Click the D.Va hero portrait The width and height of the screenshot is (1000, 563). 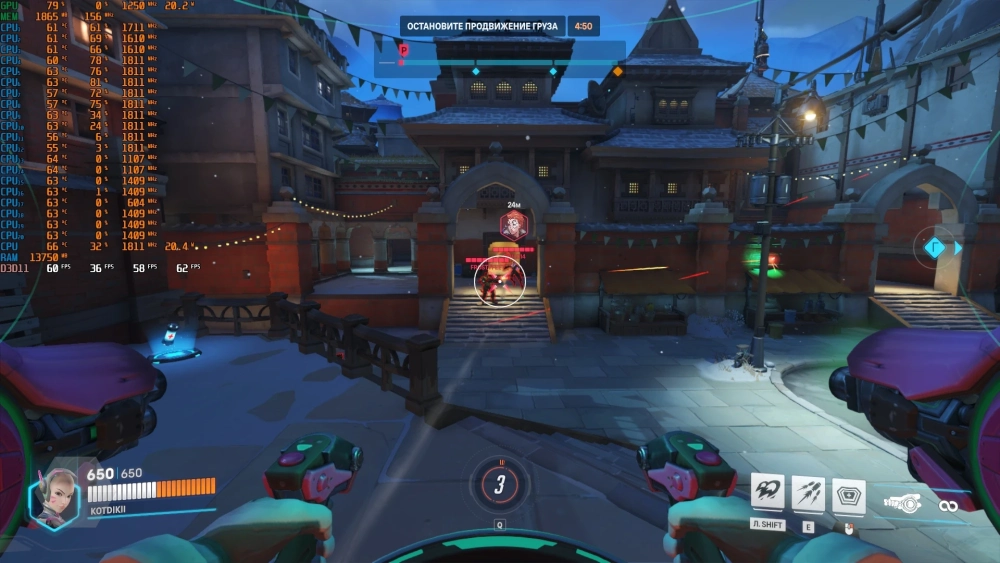(53, 495)
